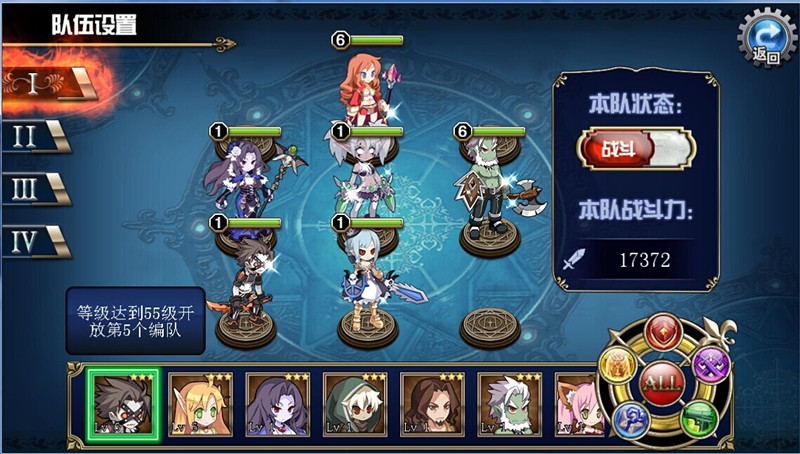Pick the brown-haired bearded hero portrait
Viewport: 800px width, 454px height.
(431, 404)
